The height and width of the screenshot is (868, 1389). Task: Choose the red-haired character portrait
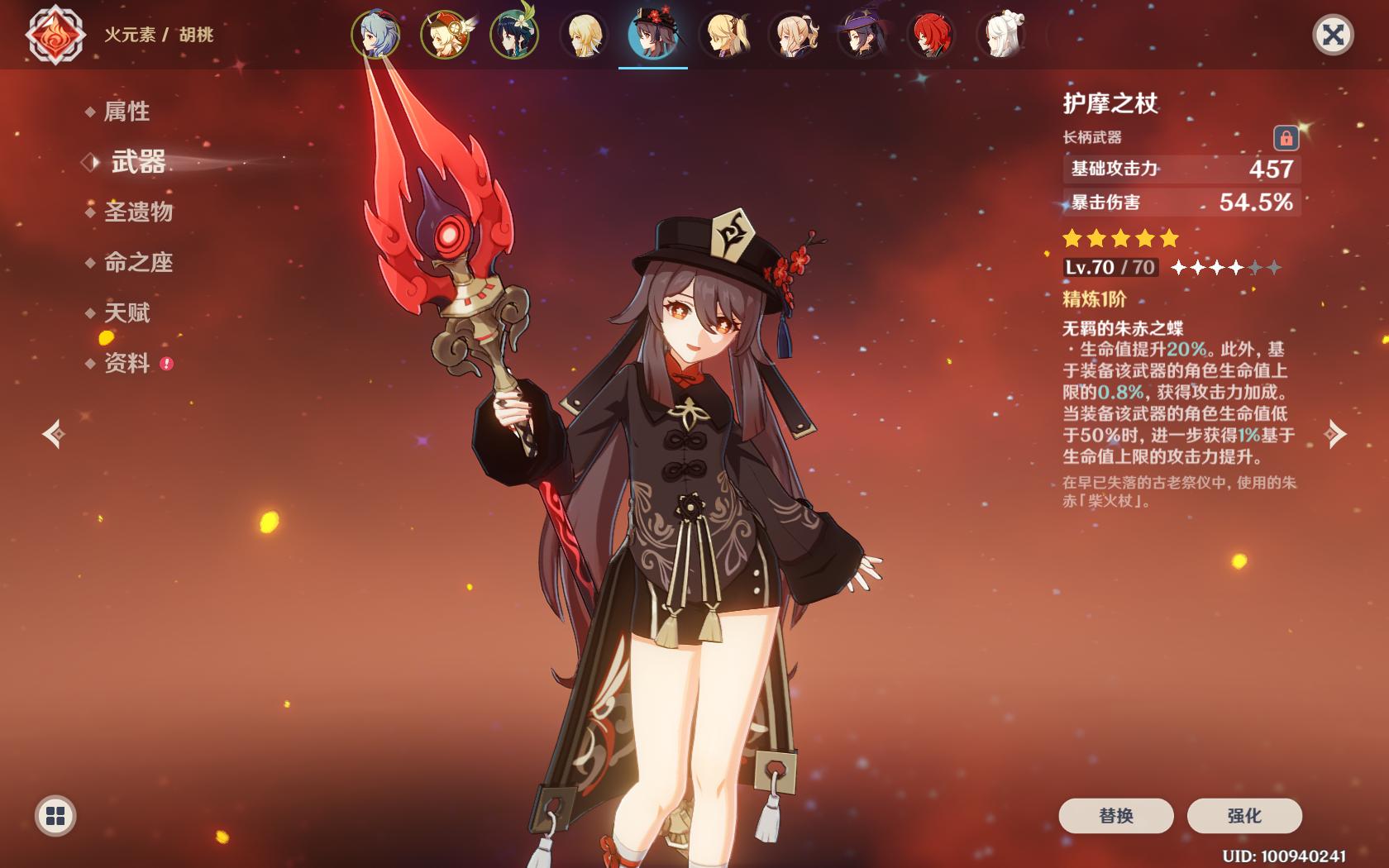[931, 36]
